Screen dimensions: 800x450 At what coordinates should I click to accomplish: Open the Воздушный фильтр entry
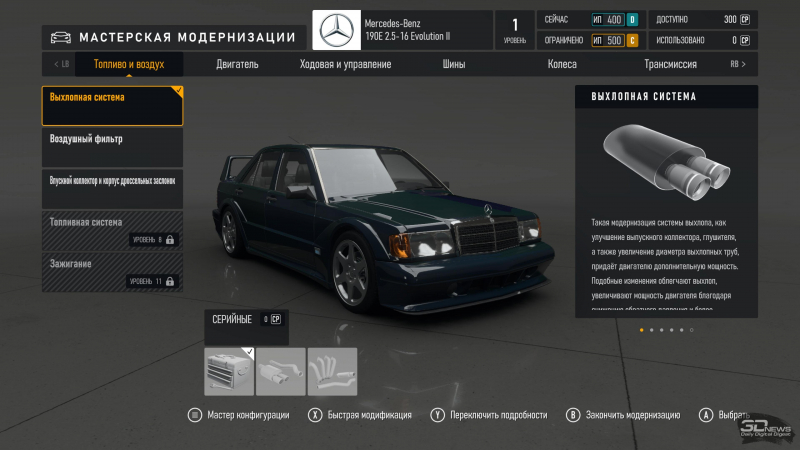(x=112, y=147)
